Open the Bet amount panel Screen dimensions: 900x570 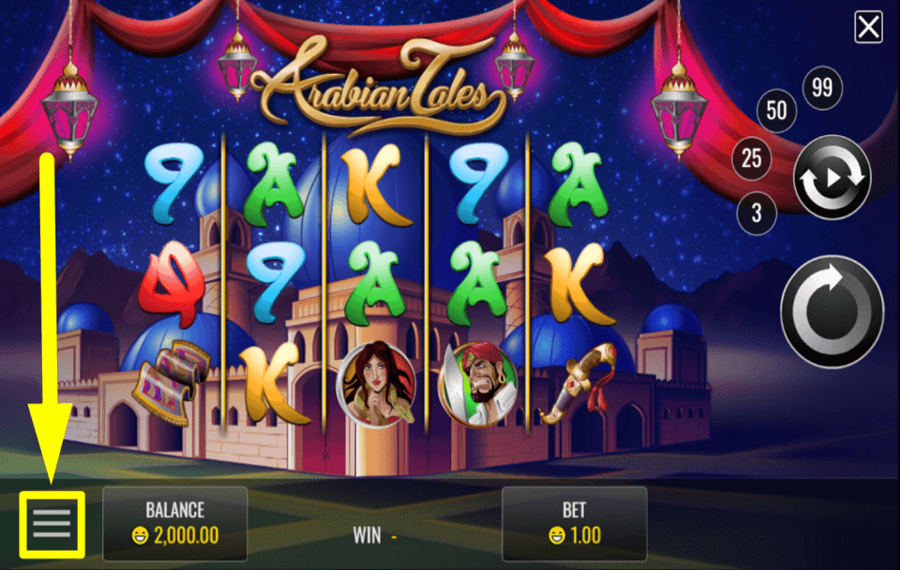click(574, 523)
